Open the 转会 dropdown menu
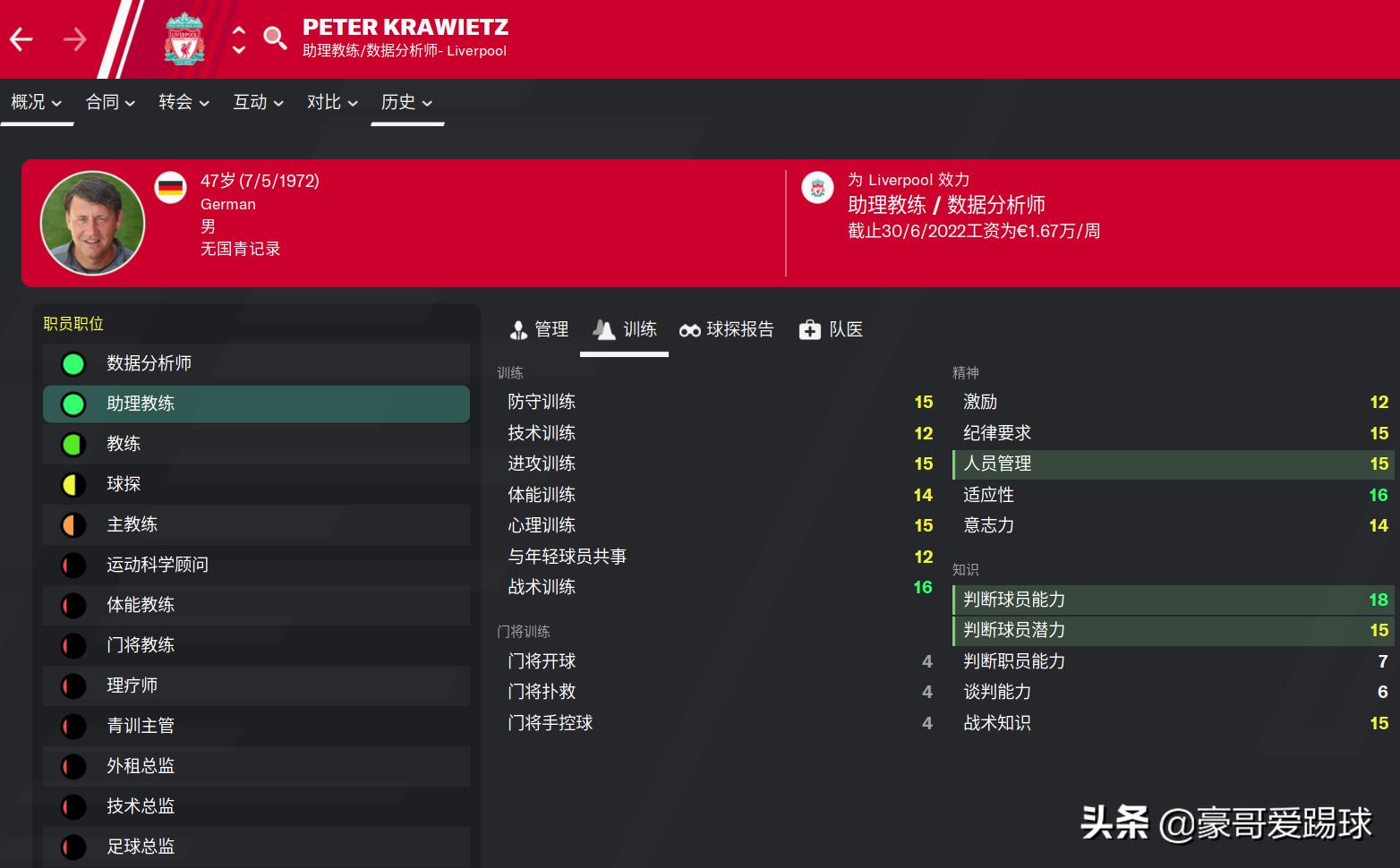 point(182,102)
